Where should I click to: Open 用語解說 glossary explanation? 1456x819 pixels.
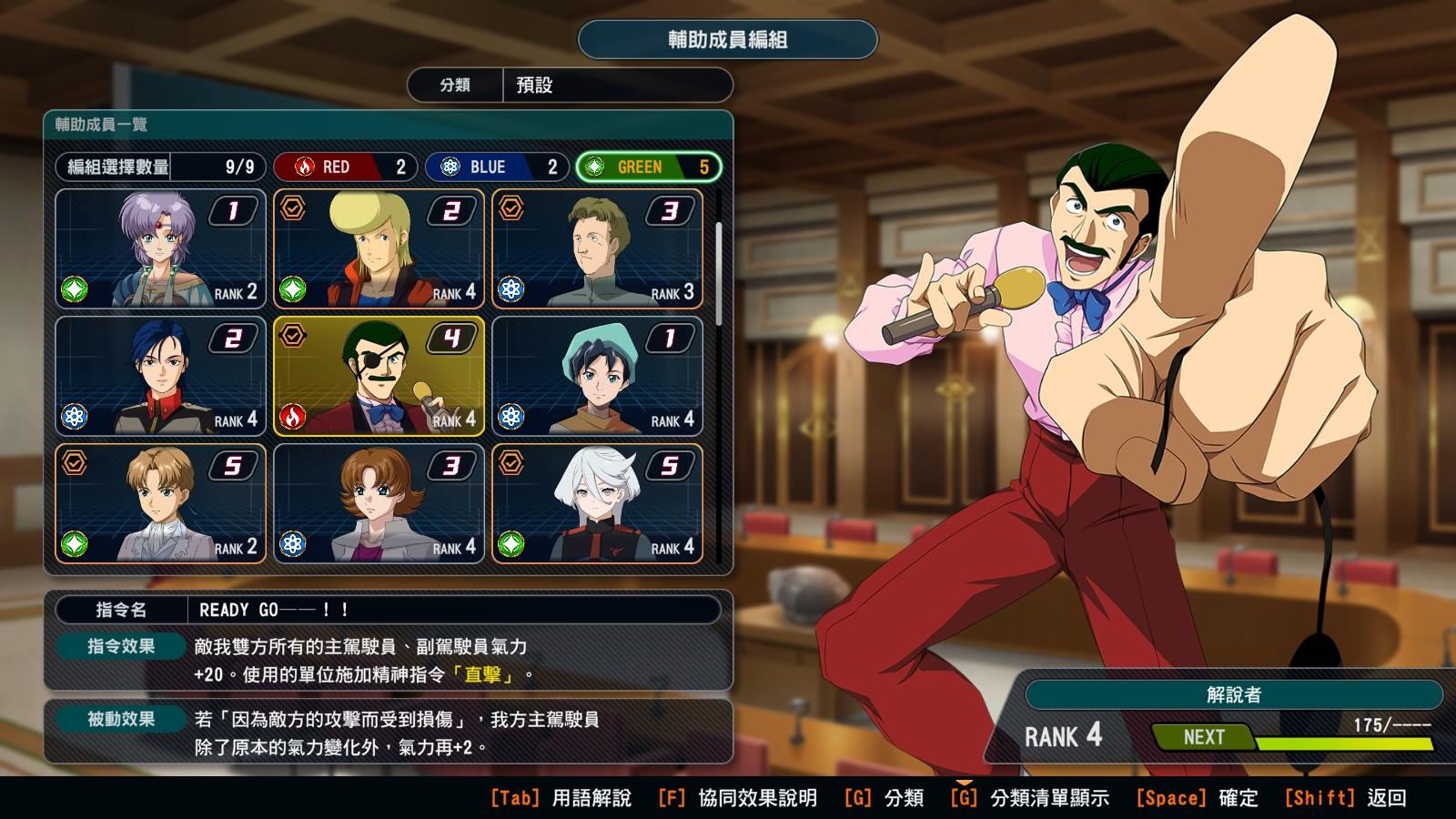(561, 798)
